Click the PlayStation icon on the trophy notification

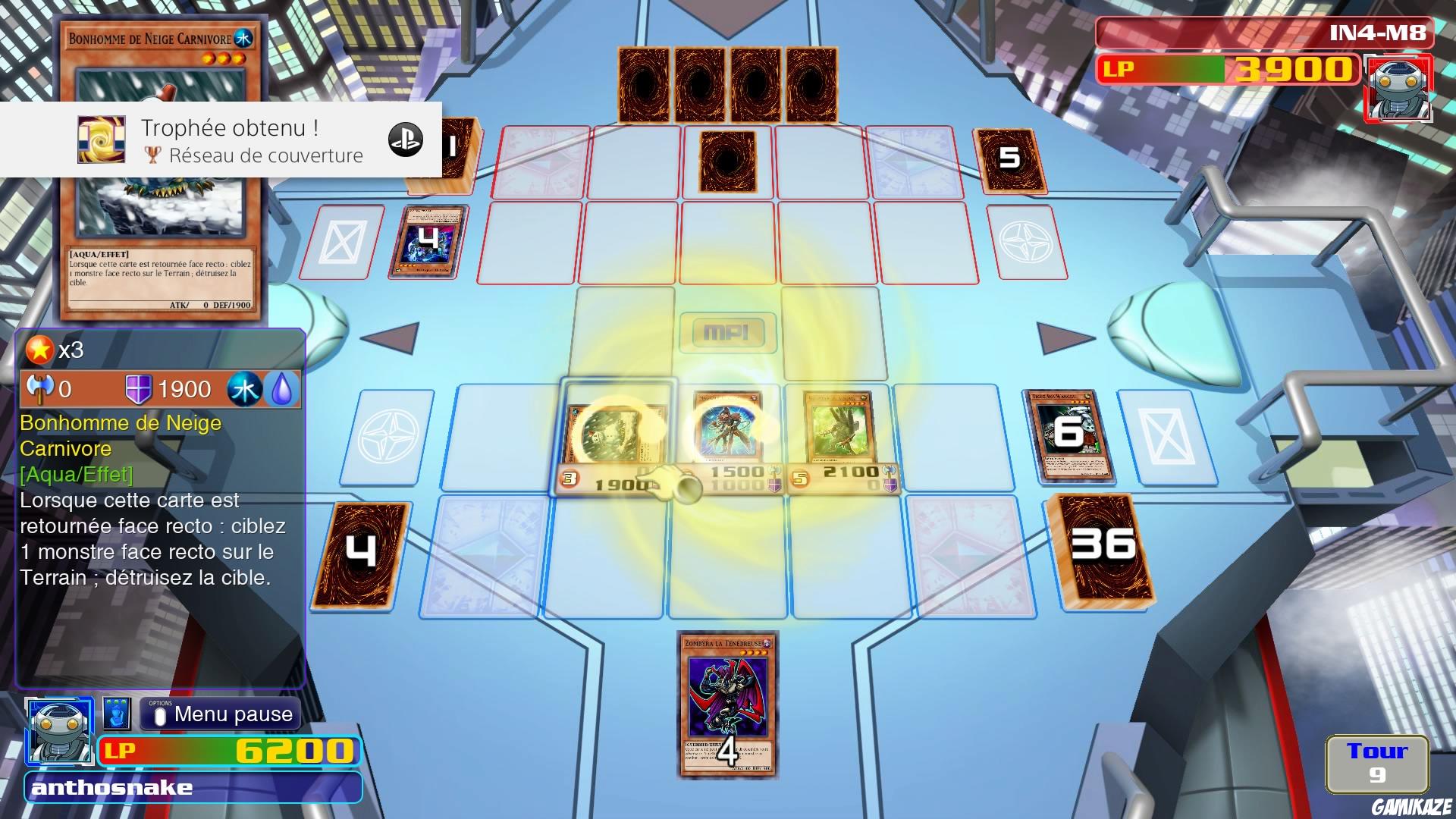pos(406,141)
